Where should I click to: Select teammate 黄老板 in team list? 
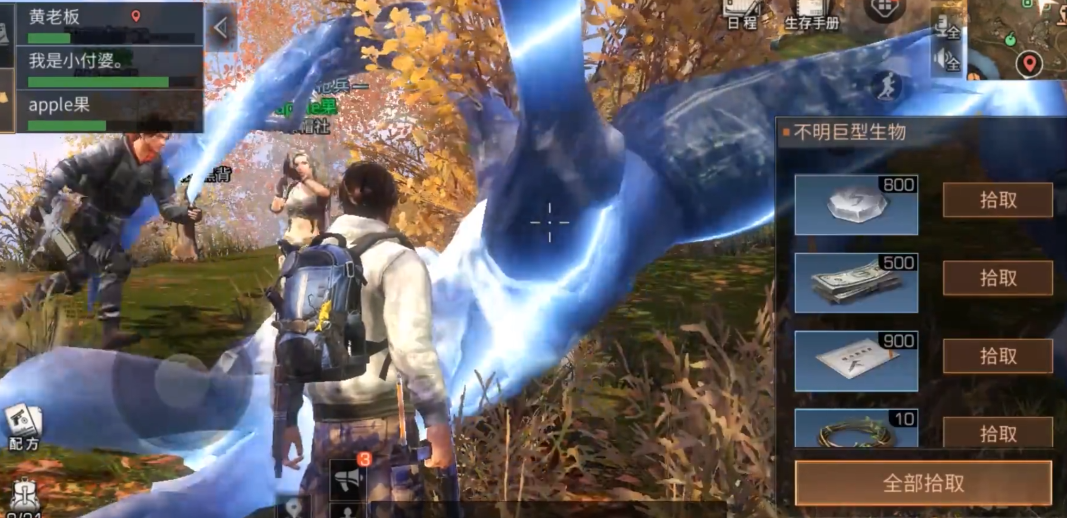pyautogui.click(x=108, y=24)
